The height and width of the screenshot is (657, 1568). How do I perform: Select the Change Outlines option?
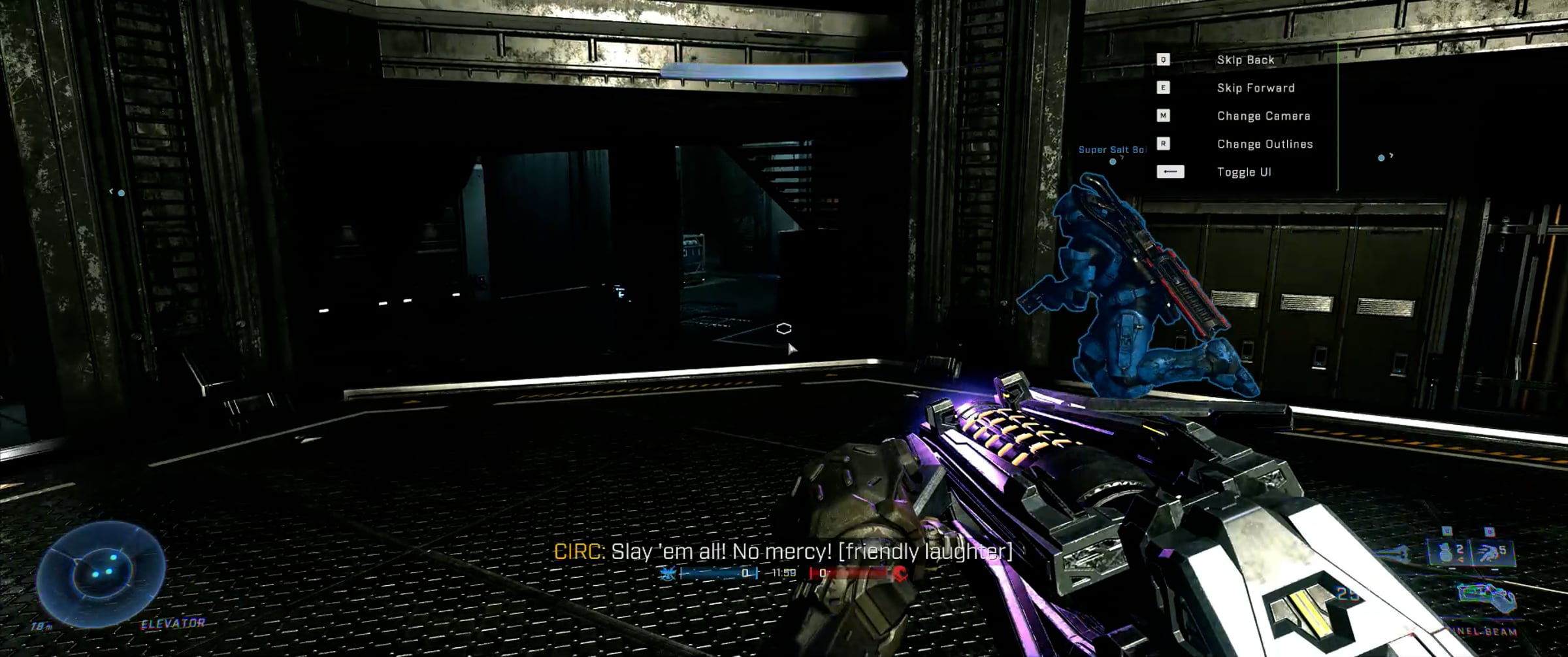click(1264, 144)
